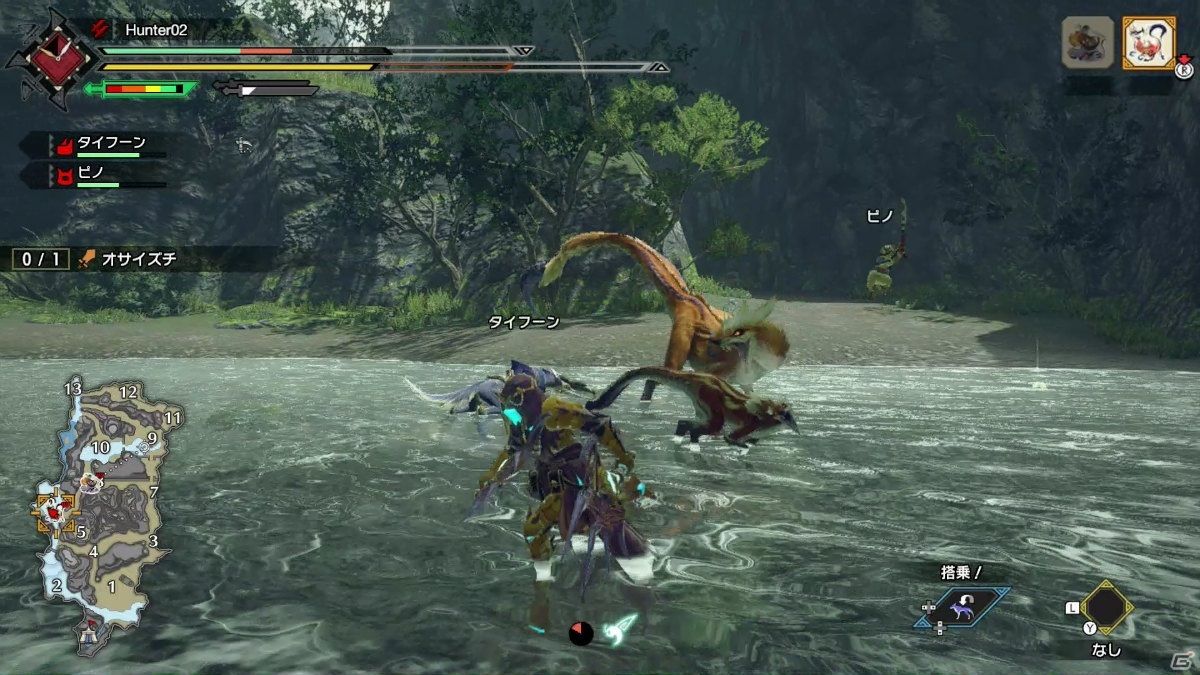Select the greyed-out monster icon
The width and height of the screenshot is (1200, 675).
[1087, 43]
